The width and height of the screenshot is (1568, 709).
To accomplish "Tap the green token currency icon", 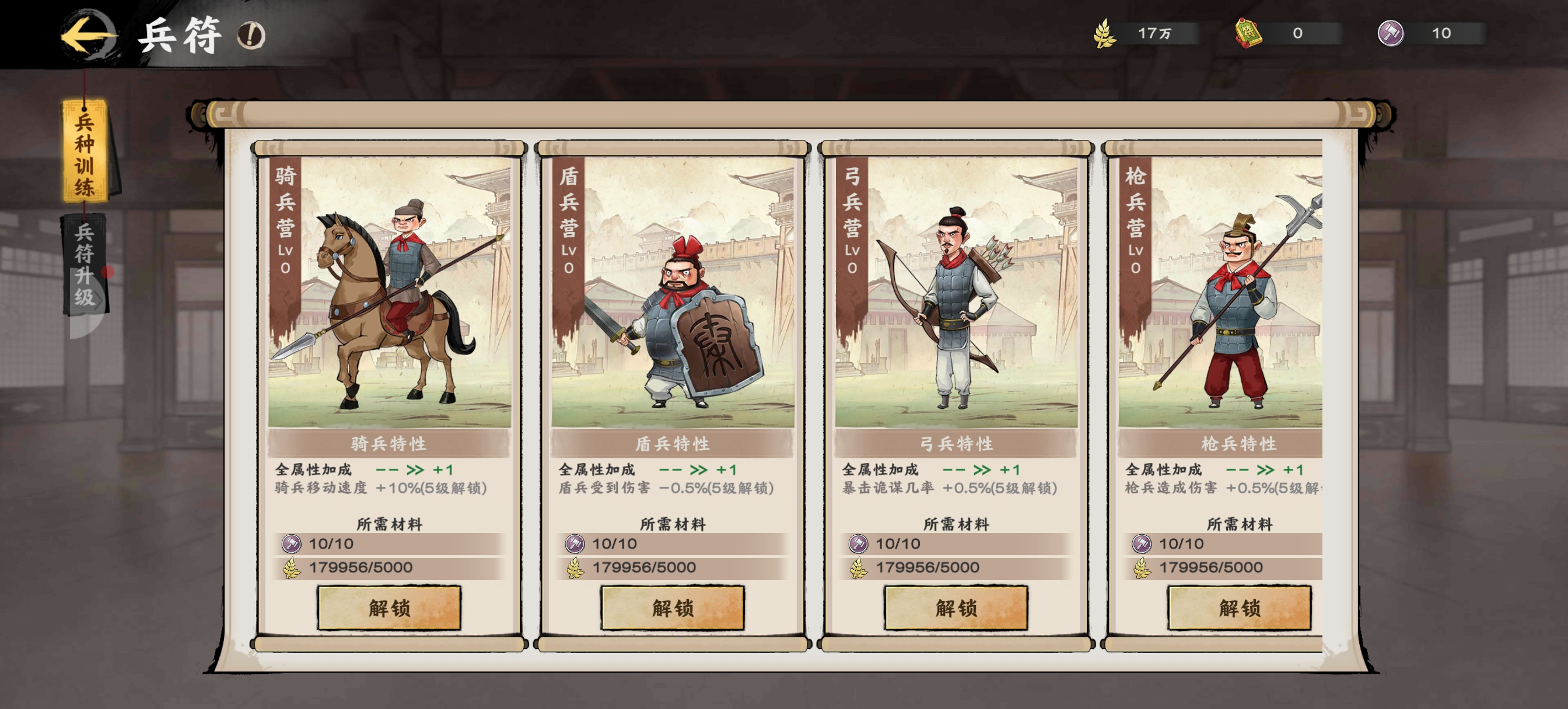I will (x=1248, y=33).
